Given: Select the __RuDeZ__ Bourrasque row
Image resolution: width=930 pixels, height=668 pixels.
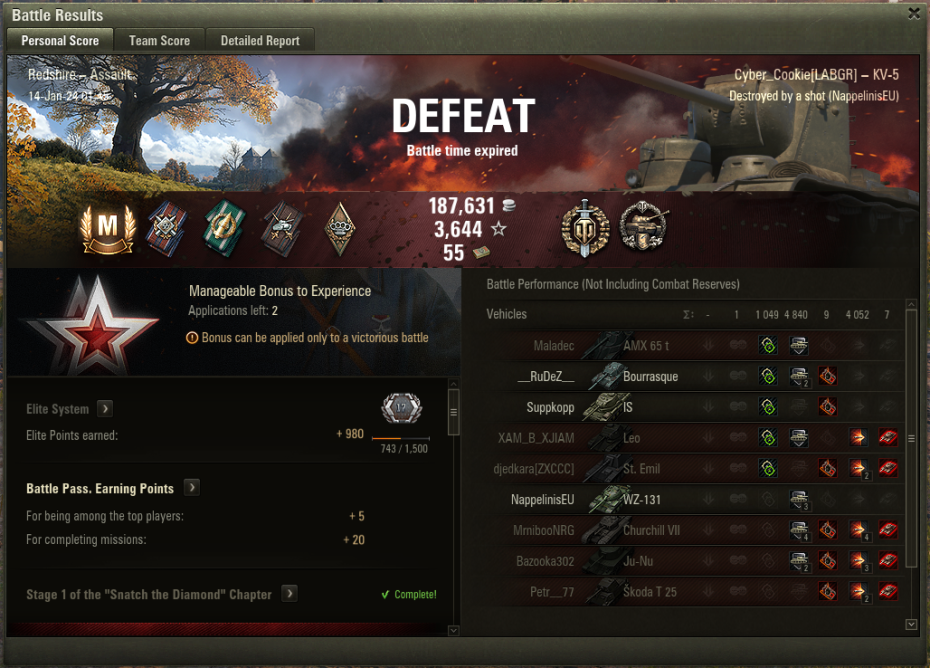Looking at the screenshot, I should point(690,377).
